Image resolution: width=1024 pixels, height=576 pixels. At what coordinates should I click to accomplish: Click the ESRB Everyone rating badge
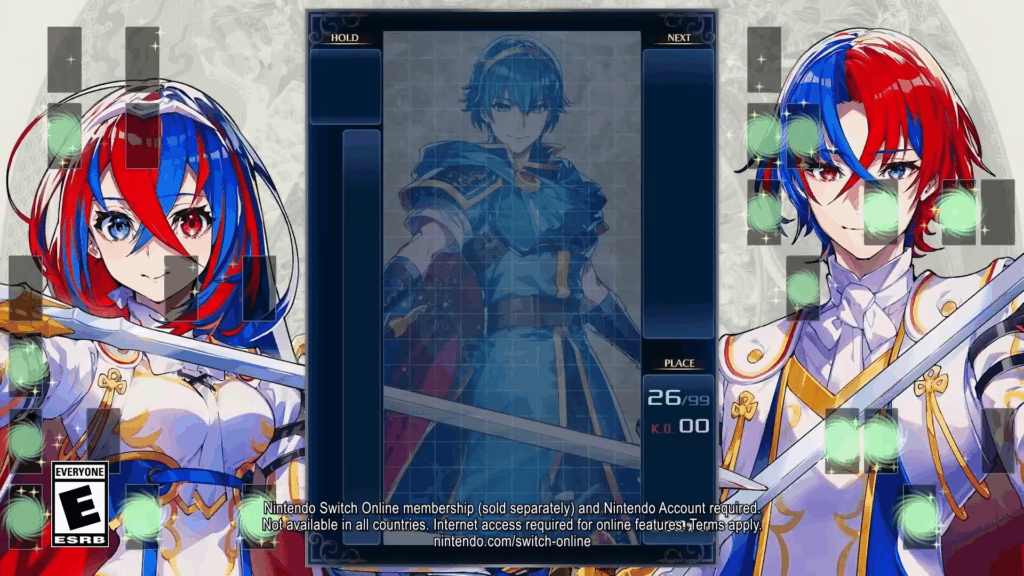point(79,504)
